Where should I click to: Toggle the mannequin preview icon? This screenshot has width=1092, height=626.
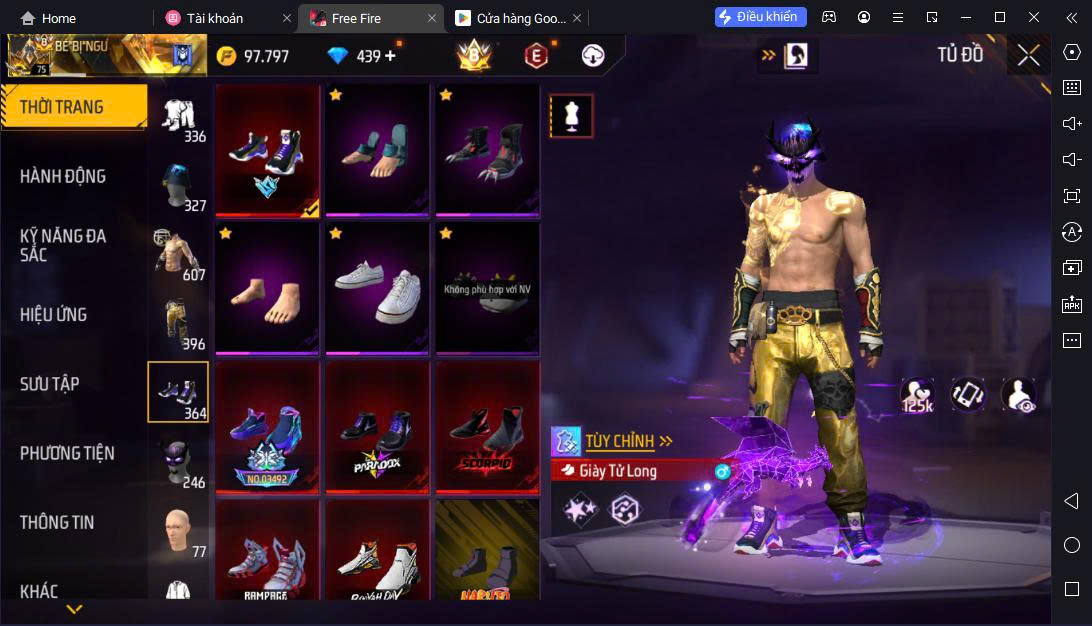[x=572, y=116]
